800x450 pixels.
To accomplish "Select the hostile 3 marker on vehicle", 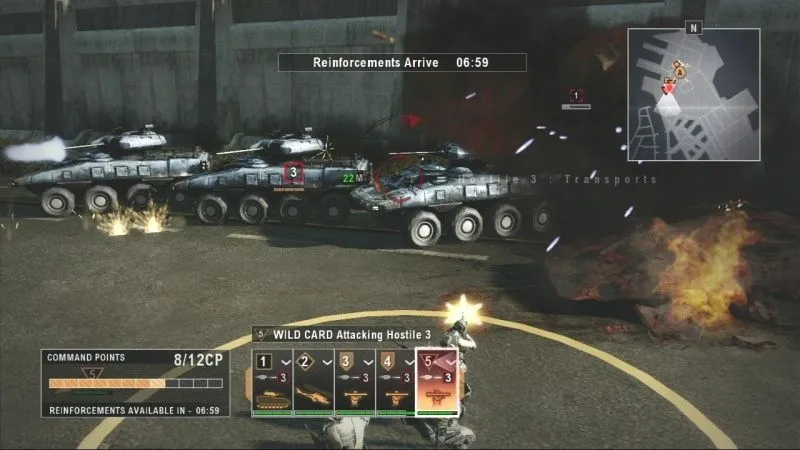I will (x=294, y=172).
